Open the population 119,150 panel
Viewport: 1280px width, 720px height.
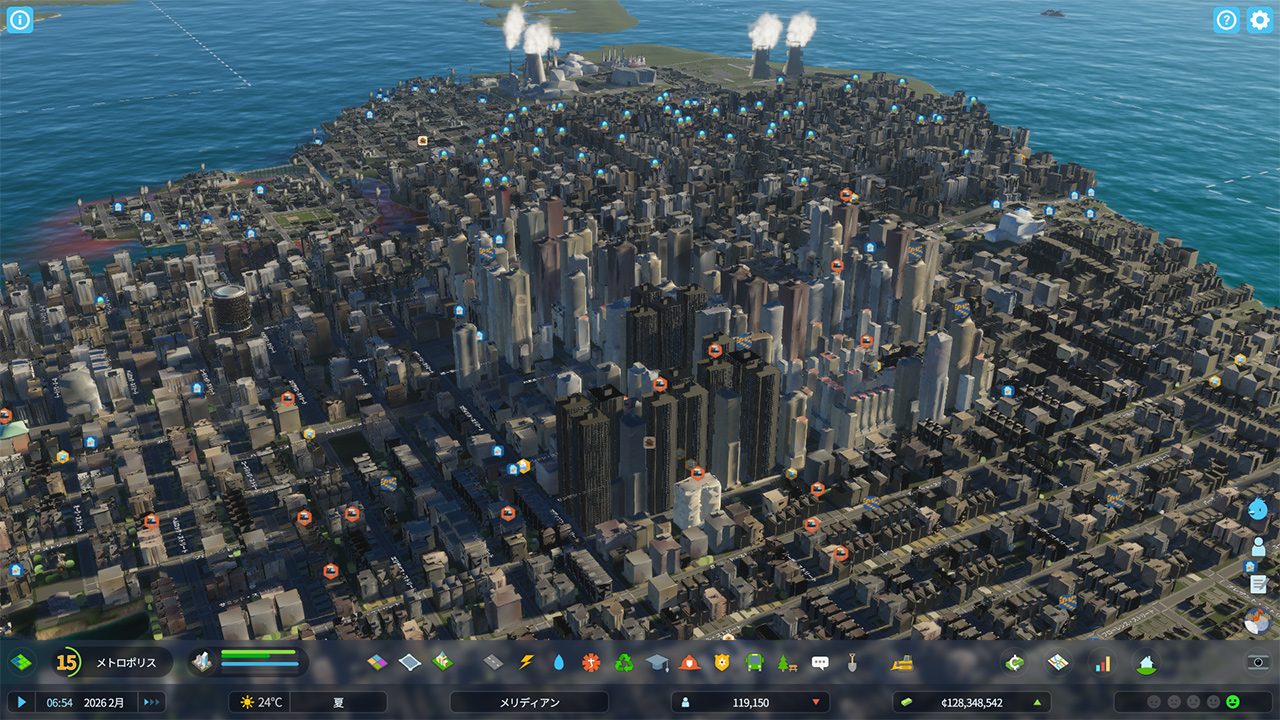[750, 702]
